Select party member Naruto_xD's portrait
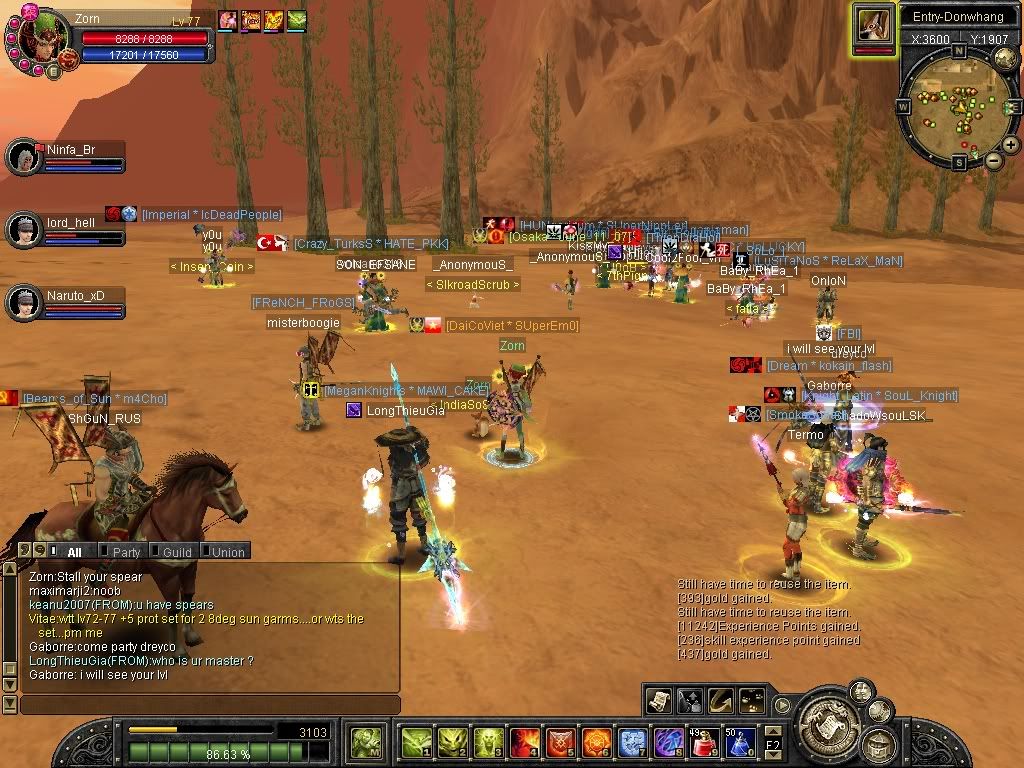The image size is (1024, 768). (x=22, y=303)
